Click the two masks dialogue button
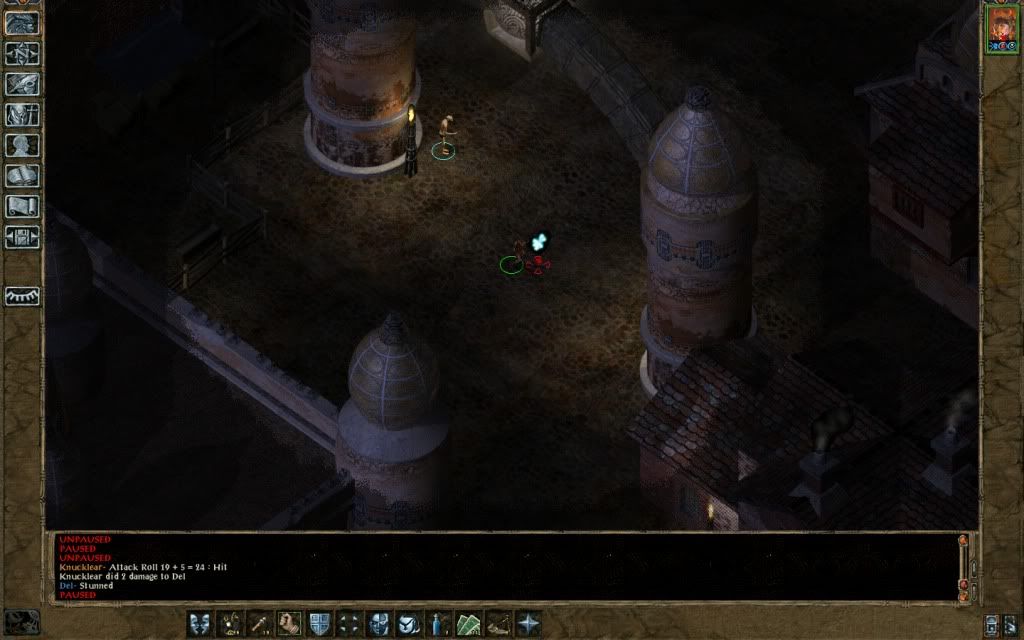Viewport: 1024px width, 640px height. [201, 623]
